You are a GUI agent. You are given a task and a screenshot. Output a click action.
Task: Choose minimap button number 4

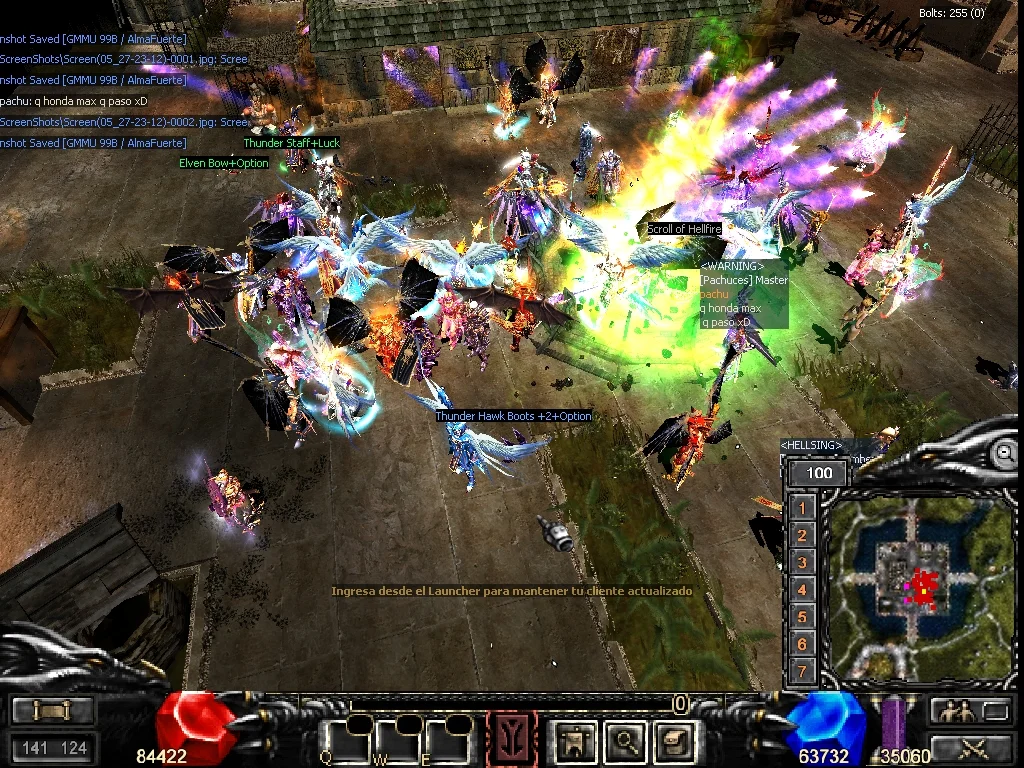pyautogui.click(x=801, y=590)
